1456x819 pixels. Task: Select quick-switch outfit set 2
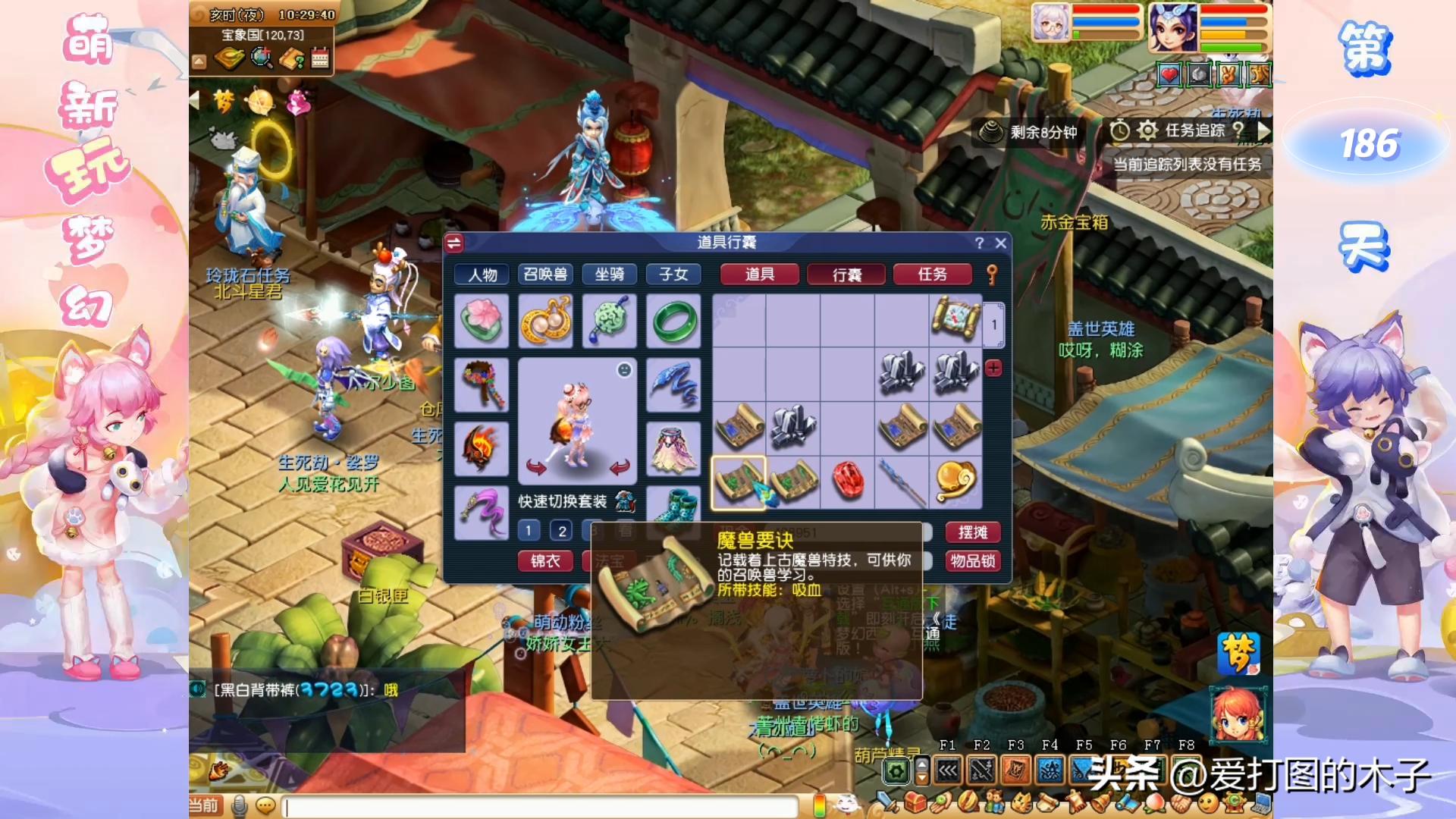click(561, 530)
